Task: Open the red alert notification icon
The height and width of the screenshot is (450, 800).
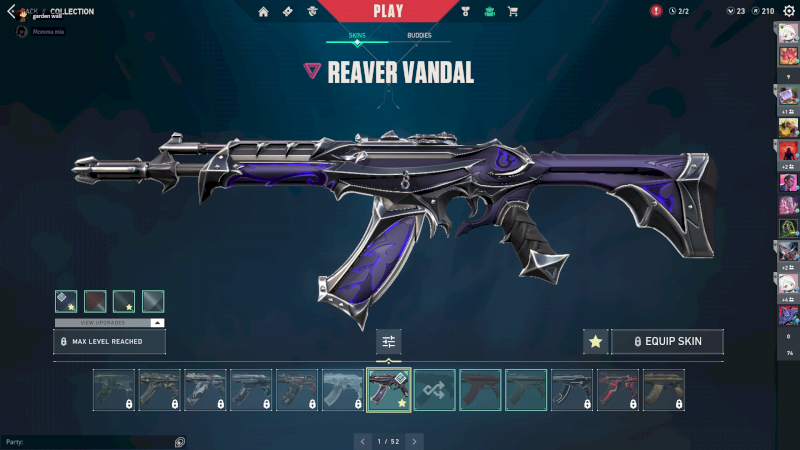Action: click(x=656, y=11)
